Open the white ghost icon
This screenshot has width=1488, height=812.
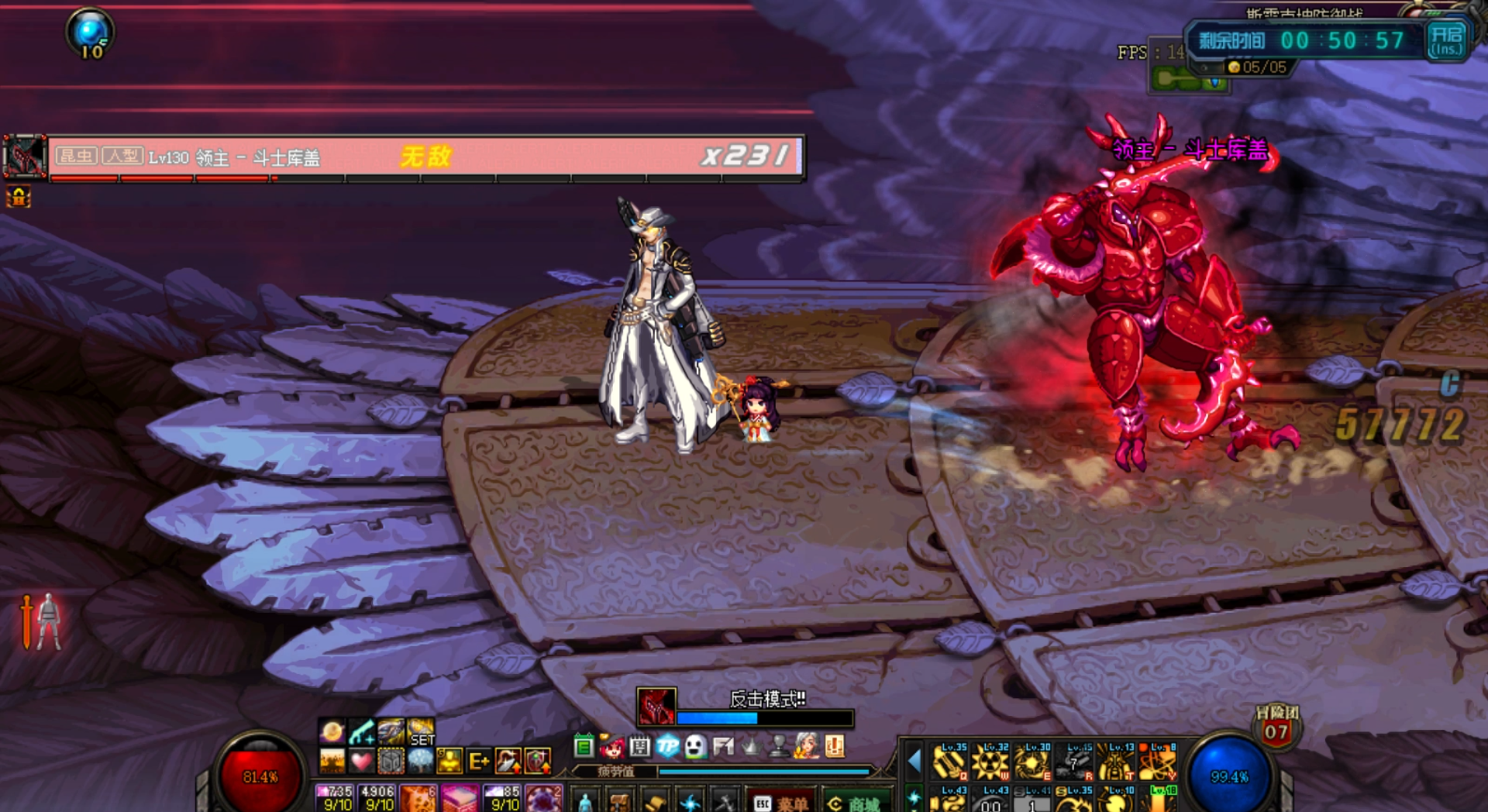coord(695,746)
